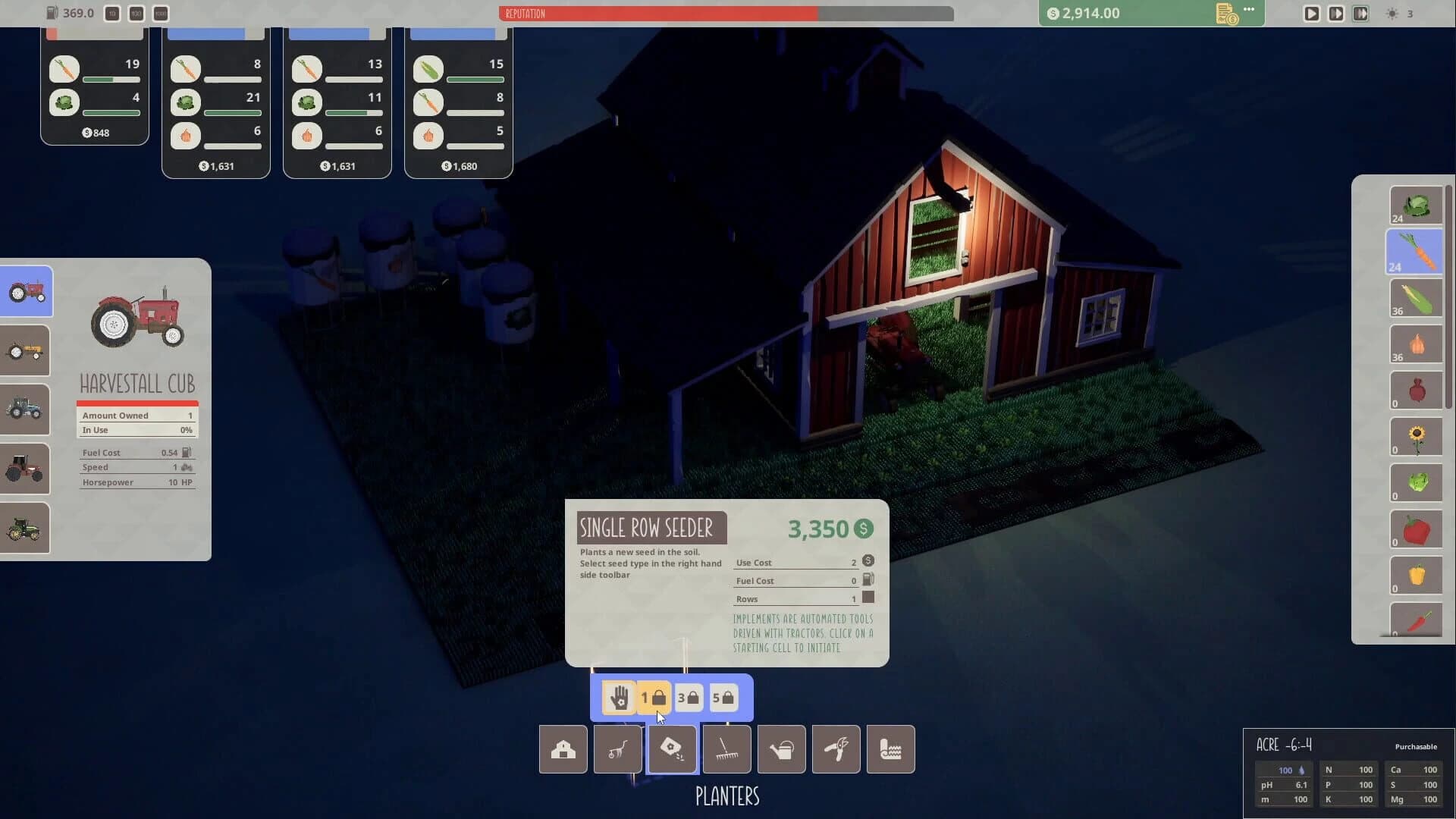The width and height of the screenshot is (1456, 819).
Task: Unlock the 5-row seeder option
Action: coord(724,697)
